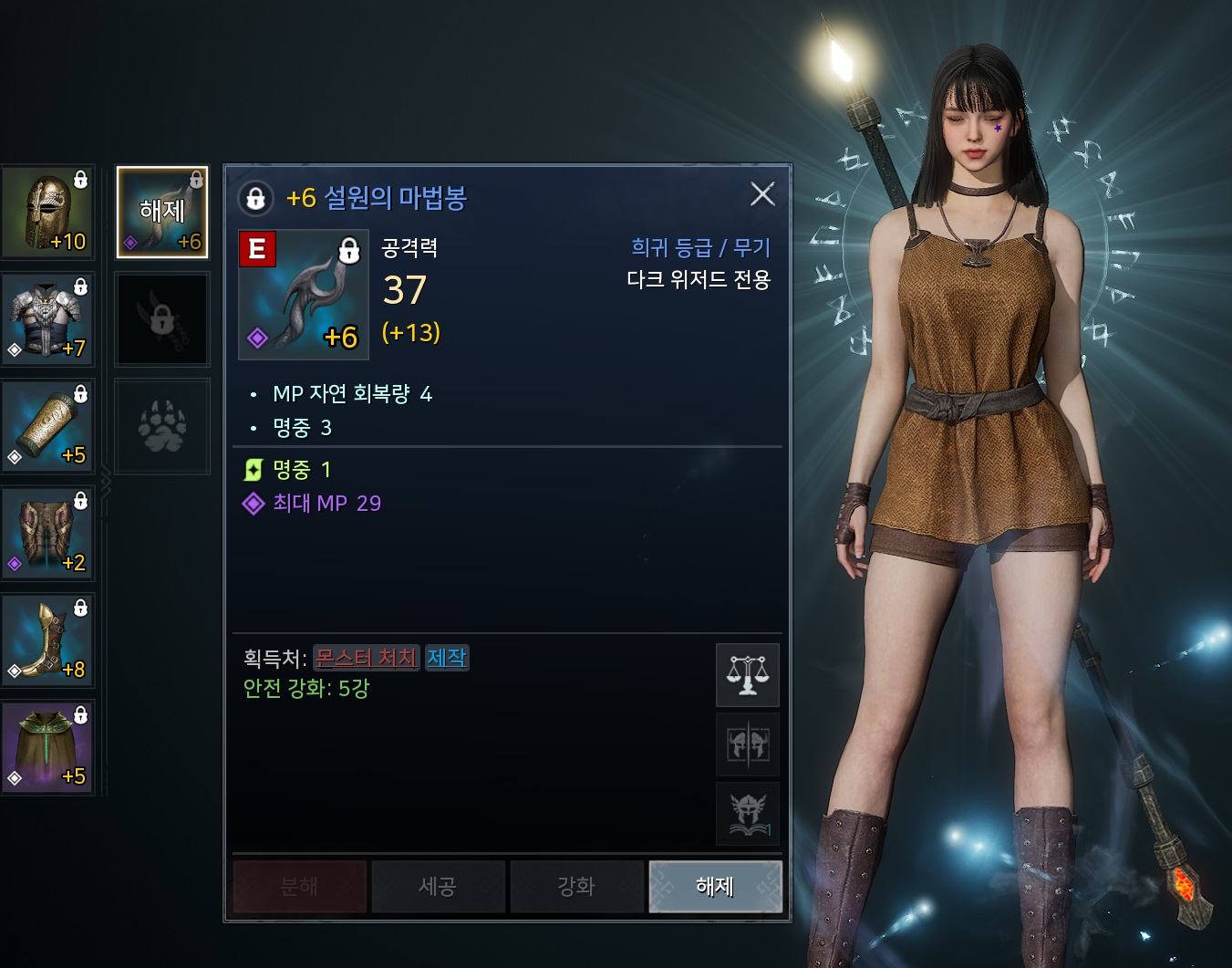
Task: Click the winged helmet book icon
Action: tap(748, 813)
